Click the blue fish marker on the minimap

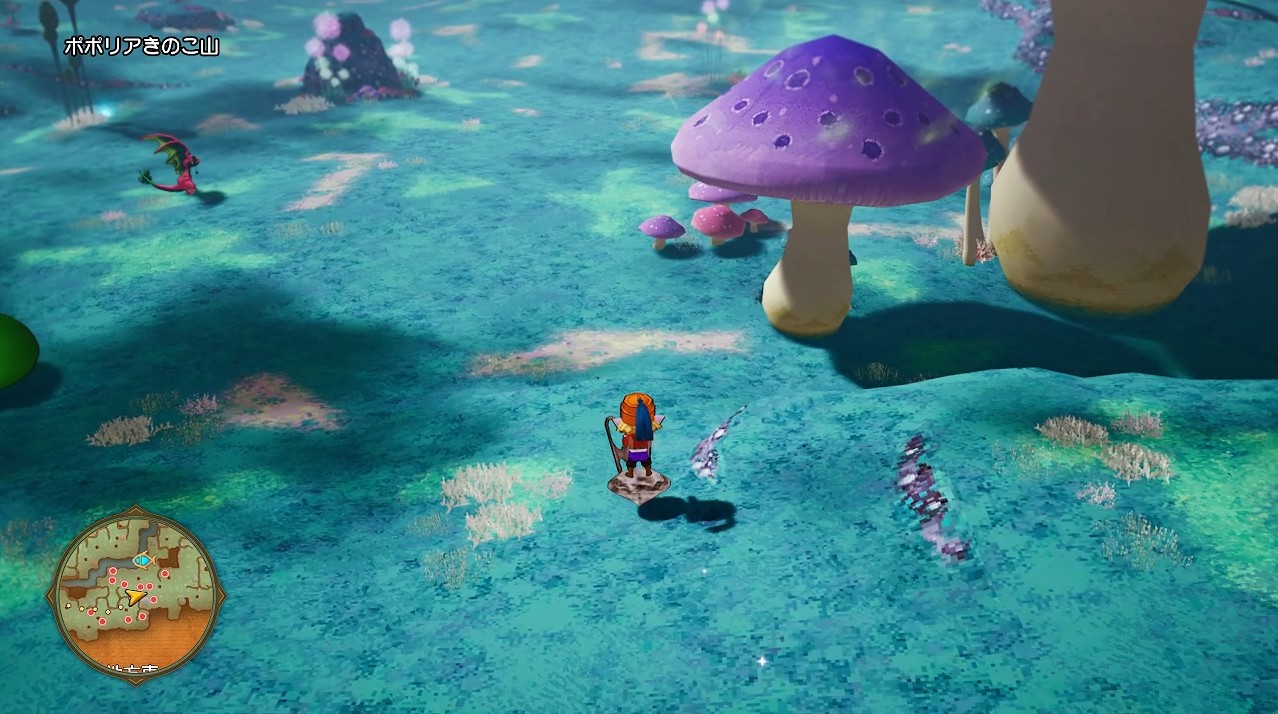(x=142, y=560)
